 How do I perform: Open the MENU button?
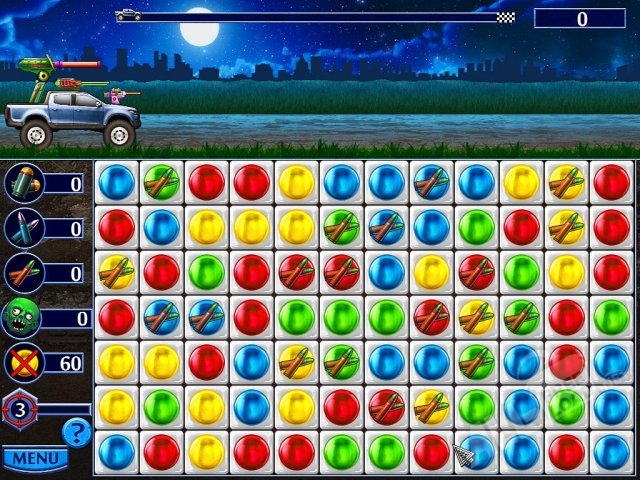35,459
